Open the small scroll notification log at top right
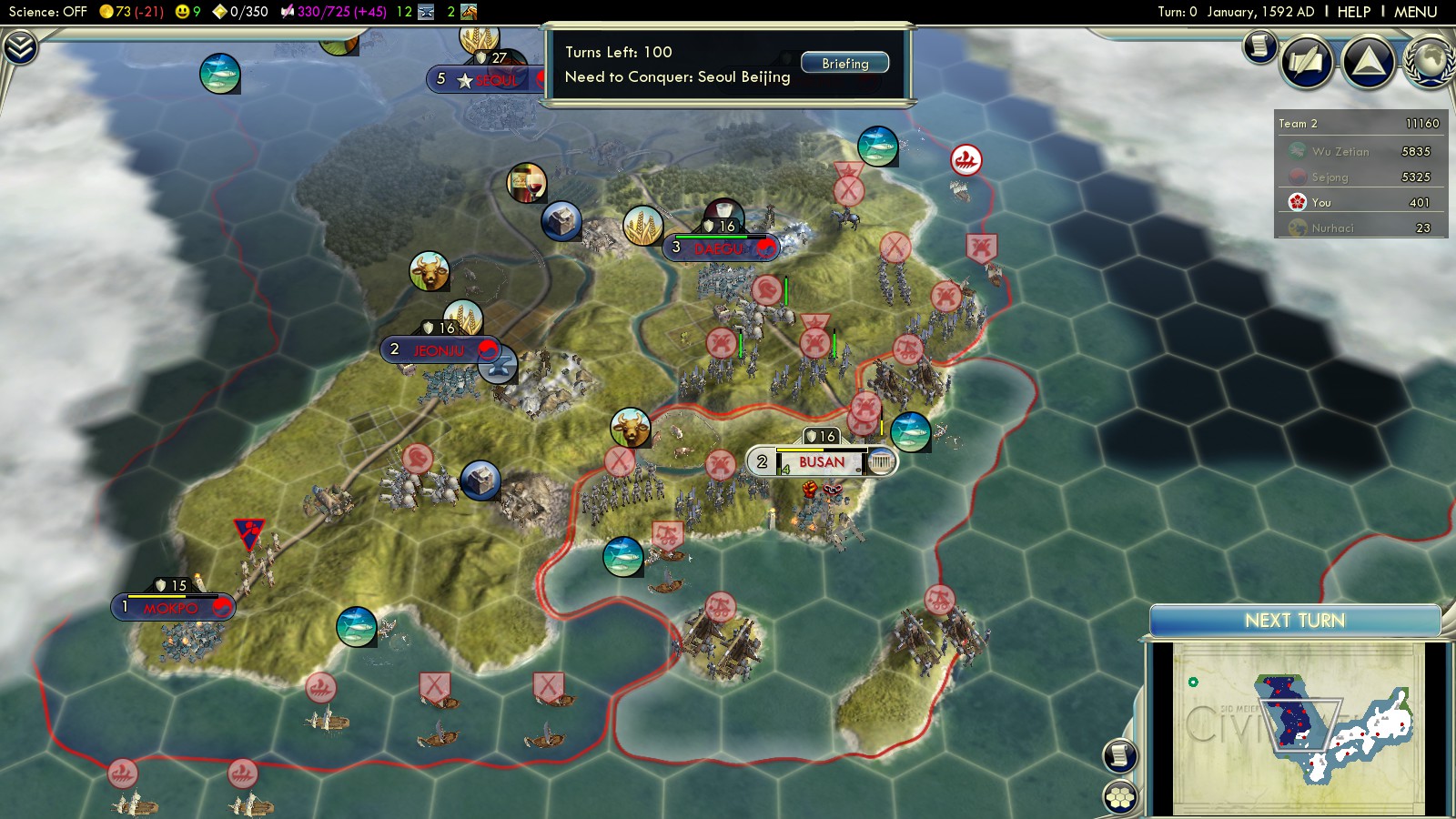 tap(1260, 45)
